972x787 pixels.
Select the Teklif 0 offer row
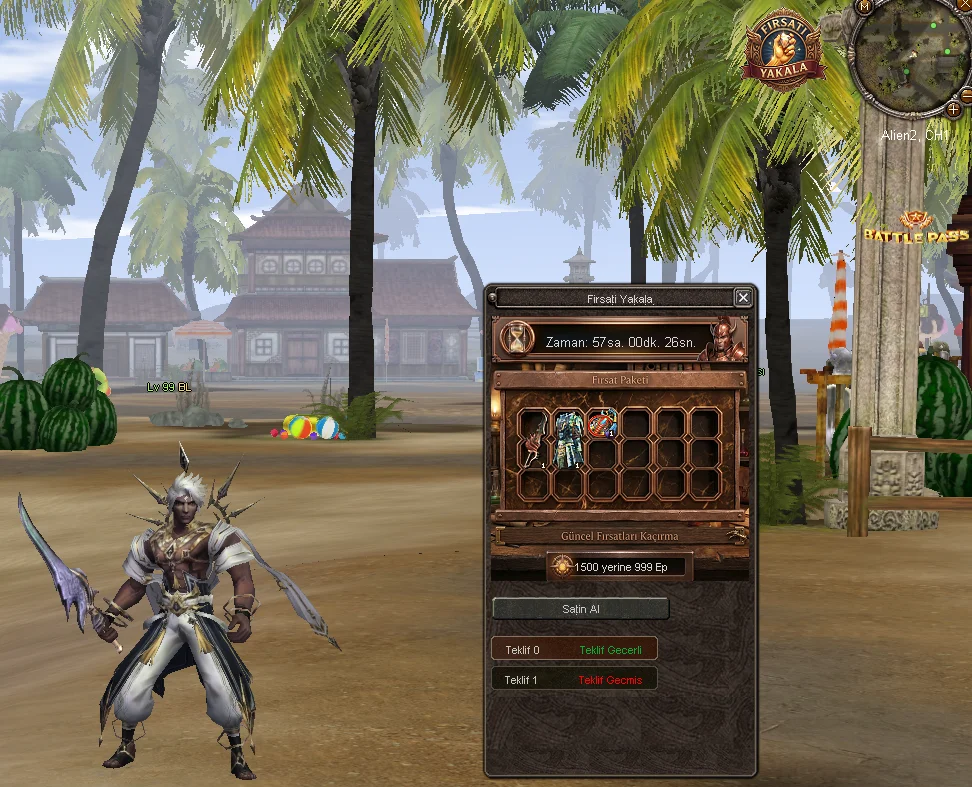[574, 650]
